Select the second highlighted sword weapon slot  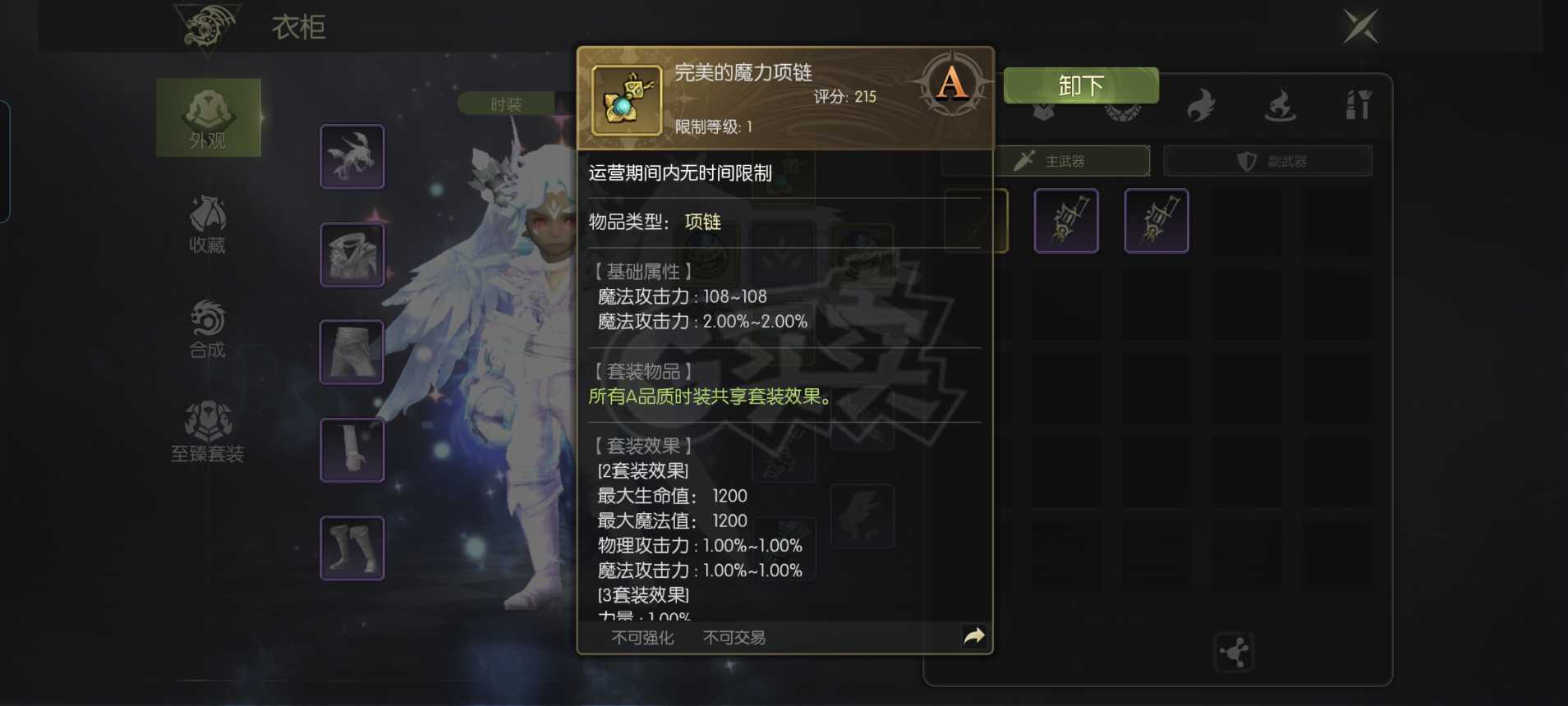(x=1156, y=219)
